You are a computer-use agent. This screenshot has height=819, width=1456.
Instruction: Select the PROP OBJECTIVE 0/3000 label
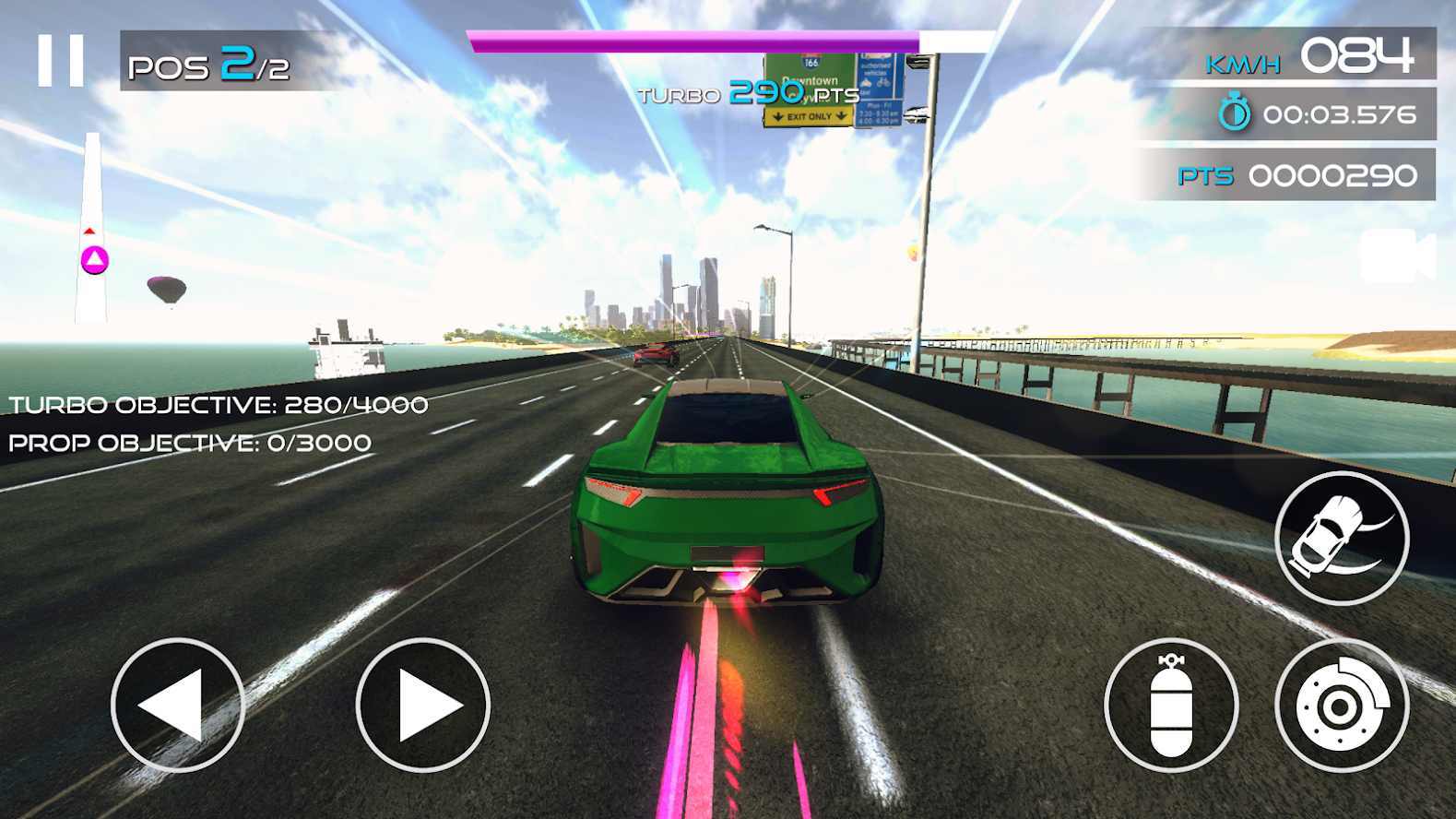[190, 442]
